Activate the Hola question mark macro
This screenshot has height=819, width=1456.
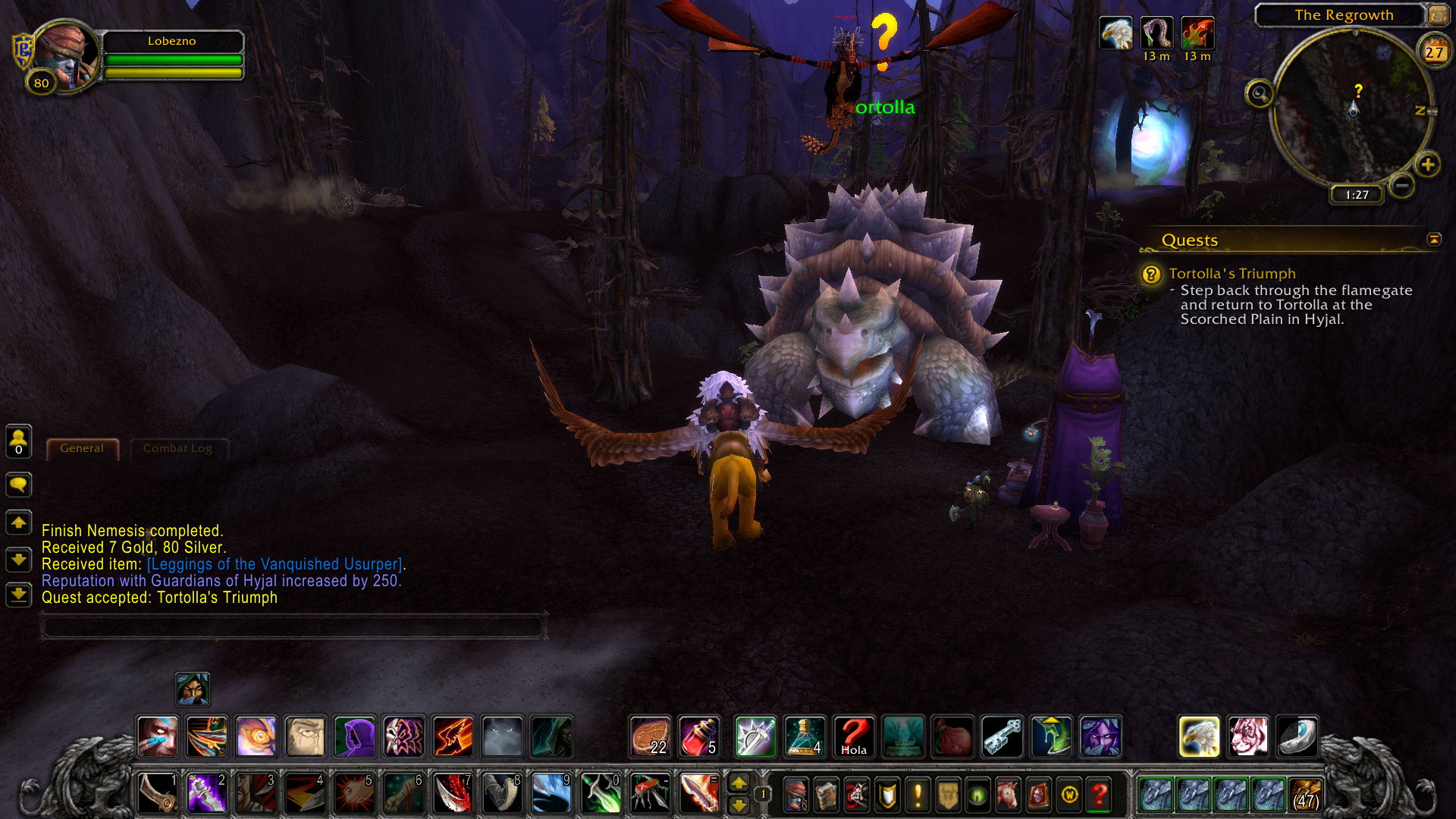(854, 736)
